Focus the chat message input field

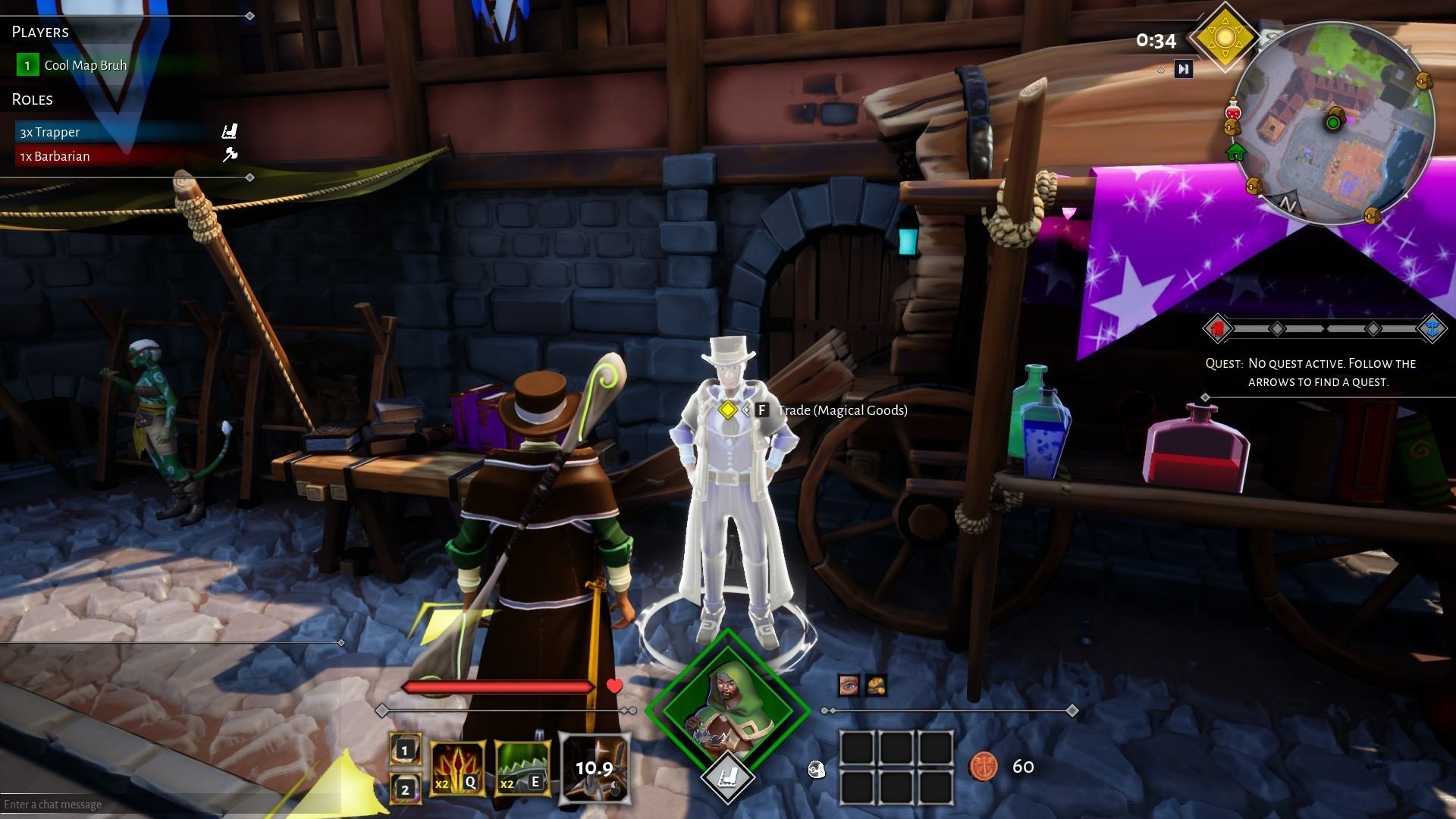coord(152,805)
